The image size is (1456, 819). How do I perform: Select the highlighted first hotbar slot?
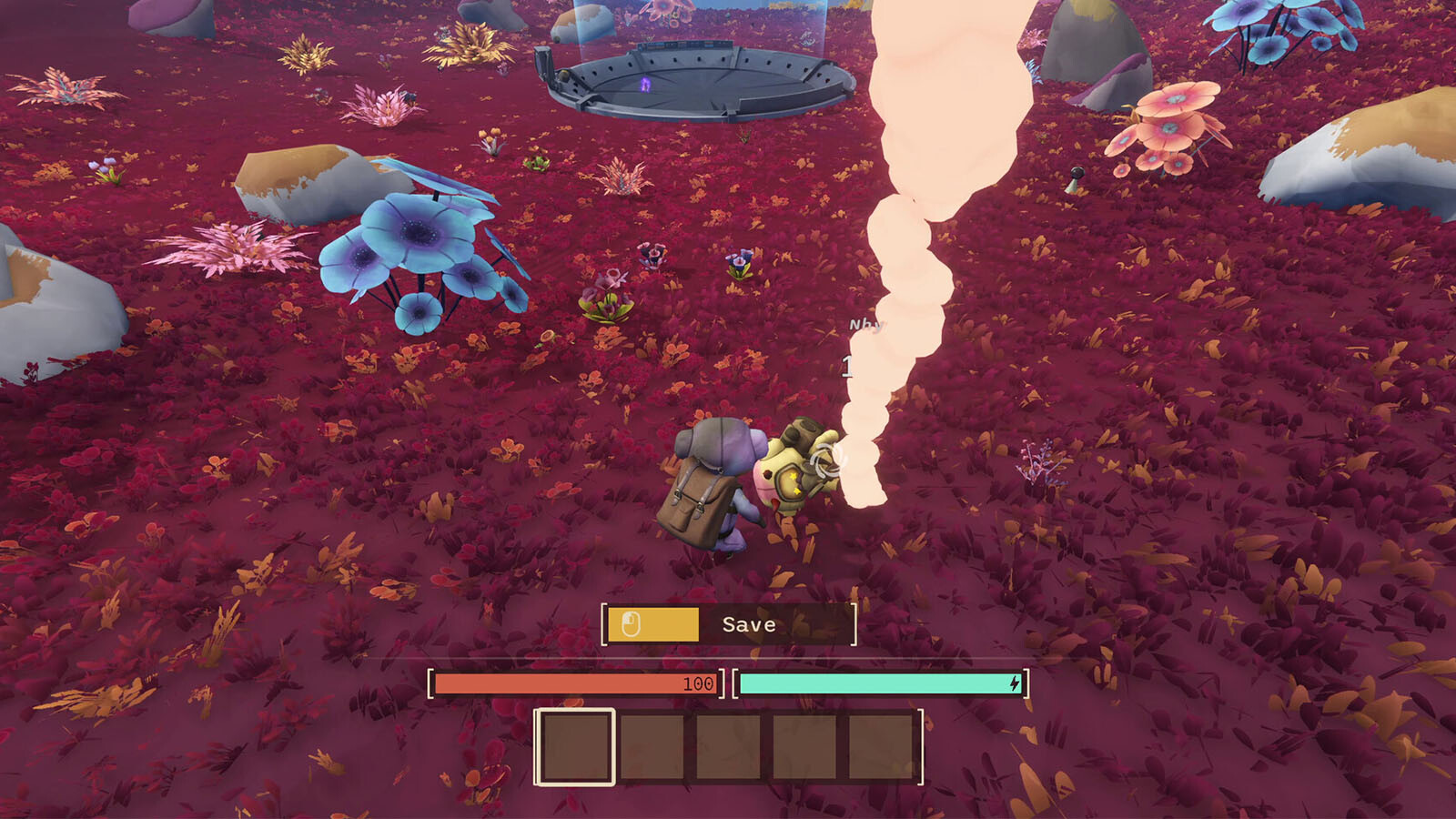click(575, 746)
